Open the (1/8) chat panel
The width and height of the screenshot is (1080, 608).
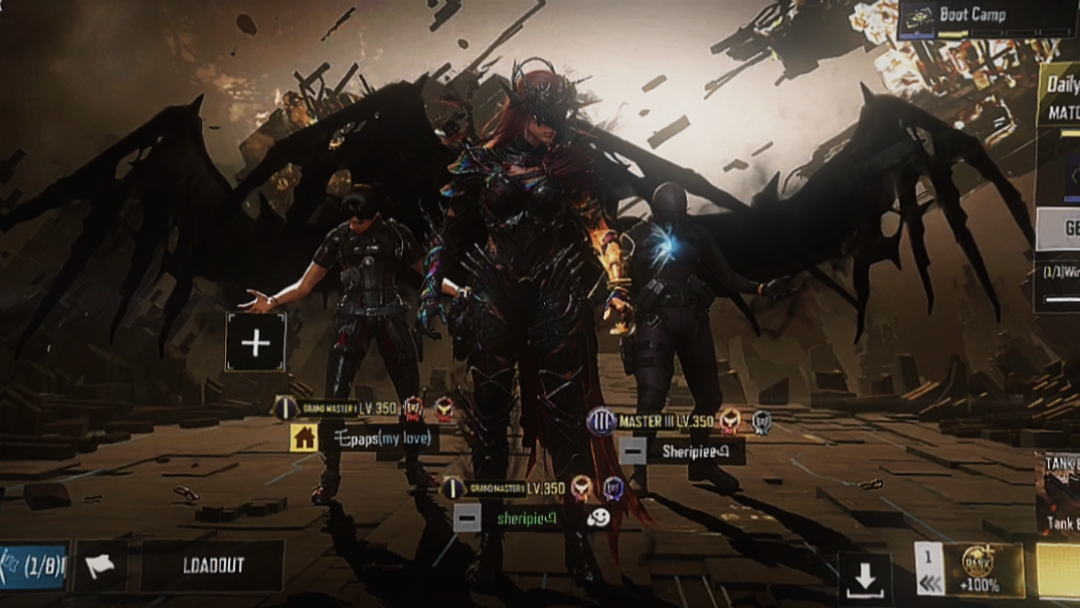pos(34,566)
